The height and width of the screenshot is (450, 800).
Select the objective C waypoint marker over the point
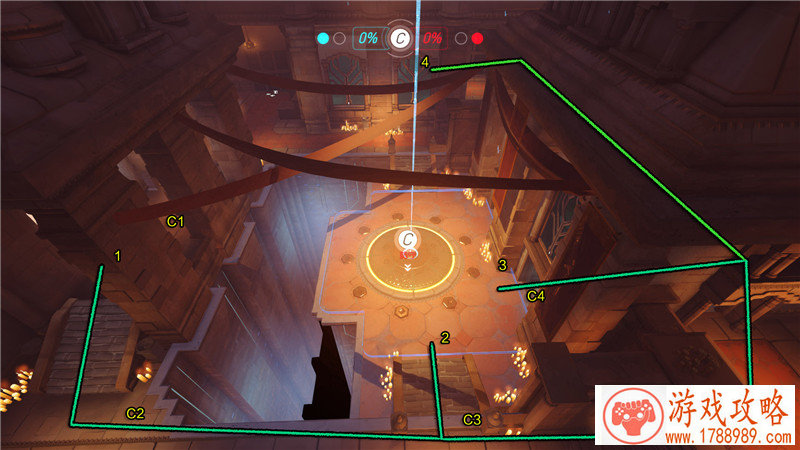pyautogui.click(x=408, y=240)
